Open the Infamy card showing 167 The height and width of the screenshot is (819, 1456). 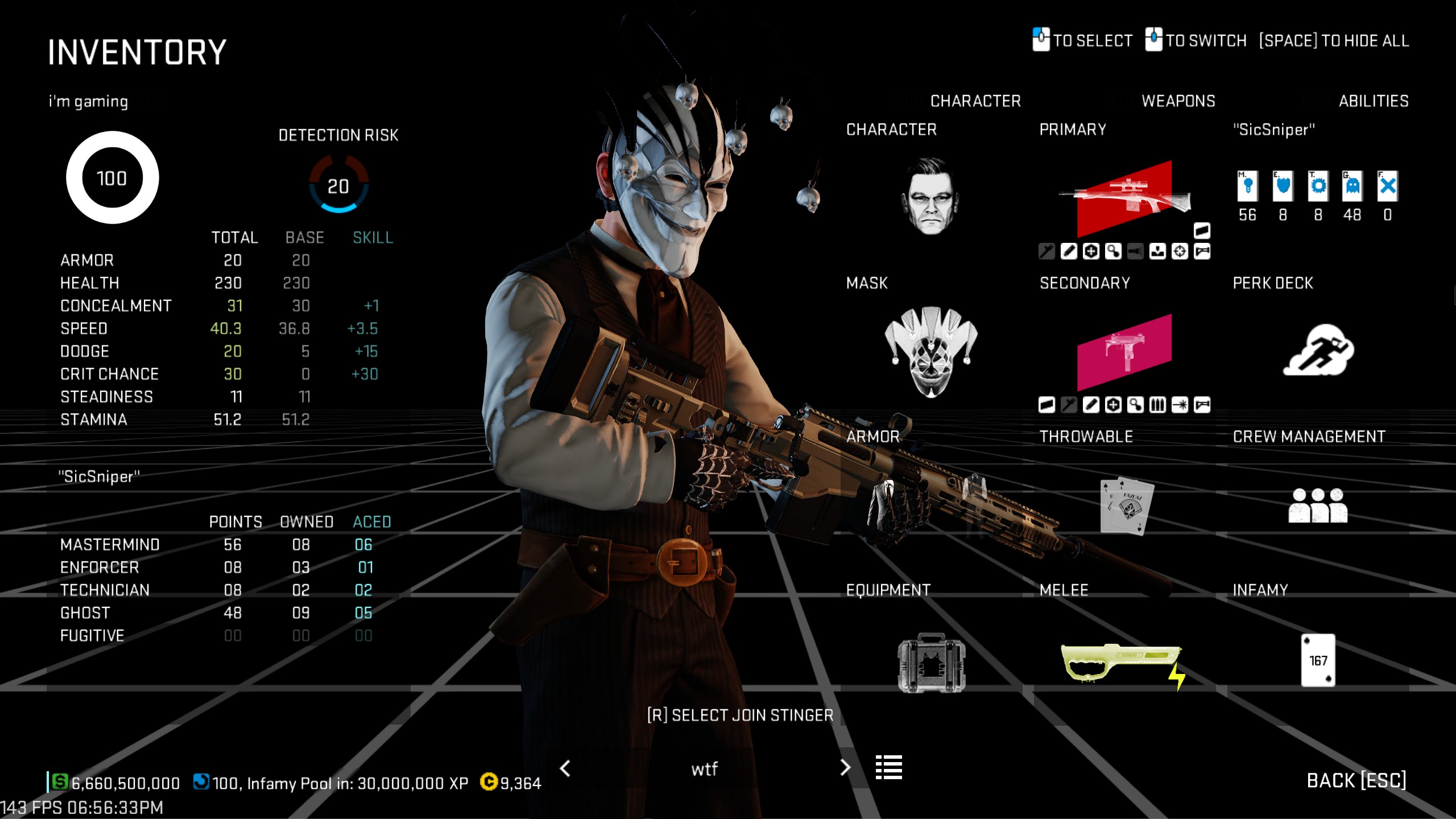[x=1318, y=660]
